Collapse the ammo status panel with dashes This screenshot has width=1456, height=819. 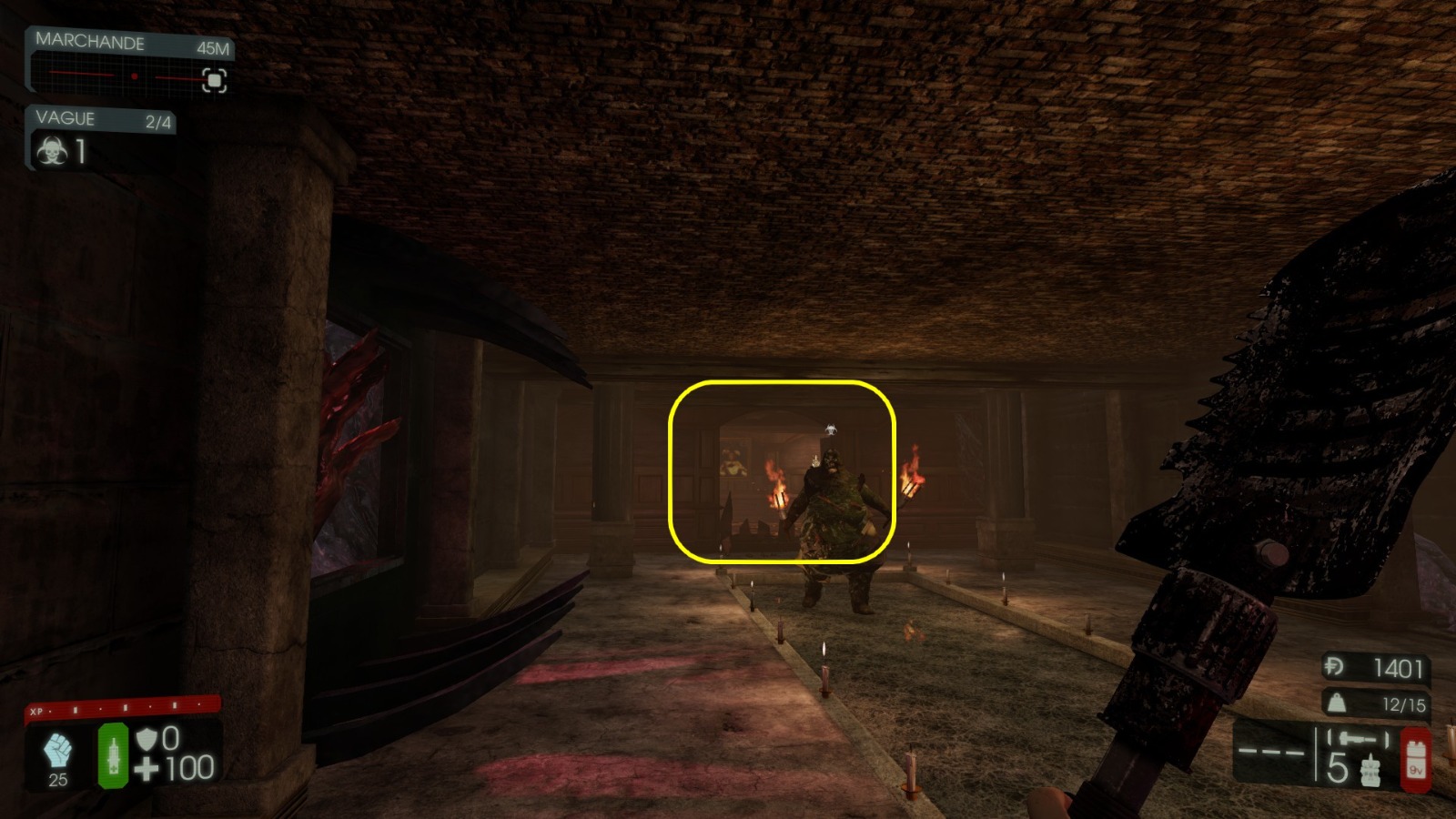1271,752
